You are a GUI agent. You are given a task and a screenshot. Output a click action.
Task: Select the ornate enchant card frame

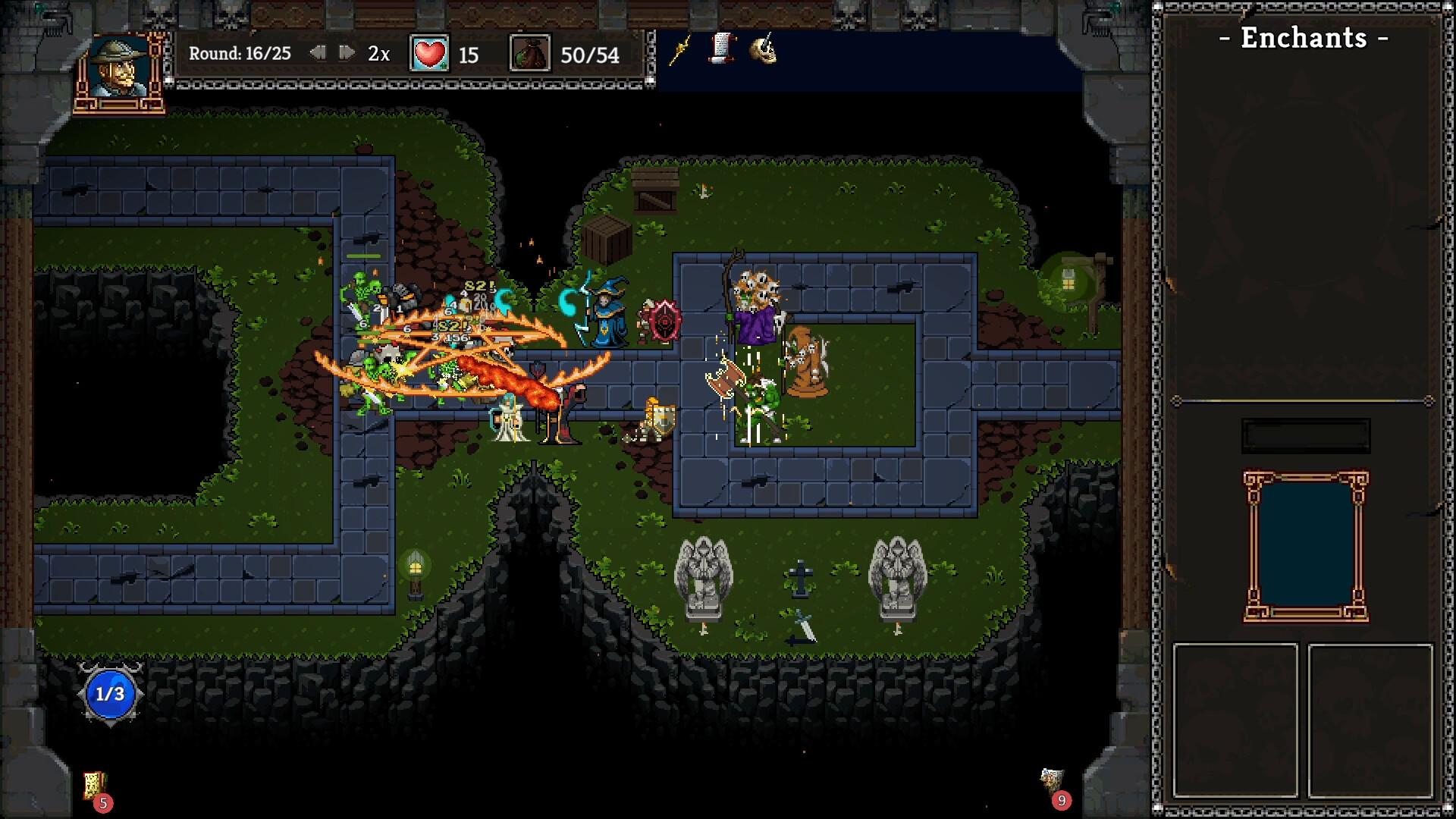pos(1305,546)
